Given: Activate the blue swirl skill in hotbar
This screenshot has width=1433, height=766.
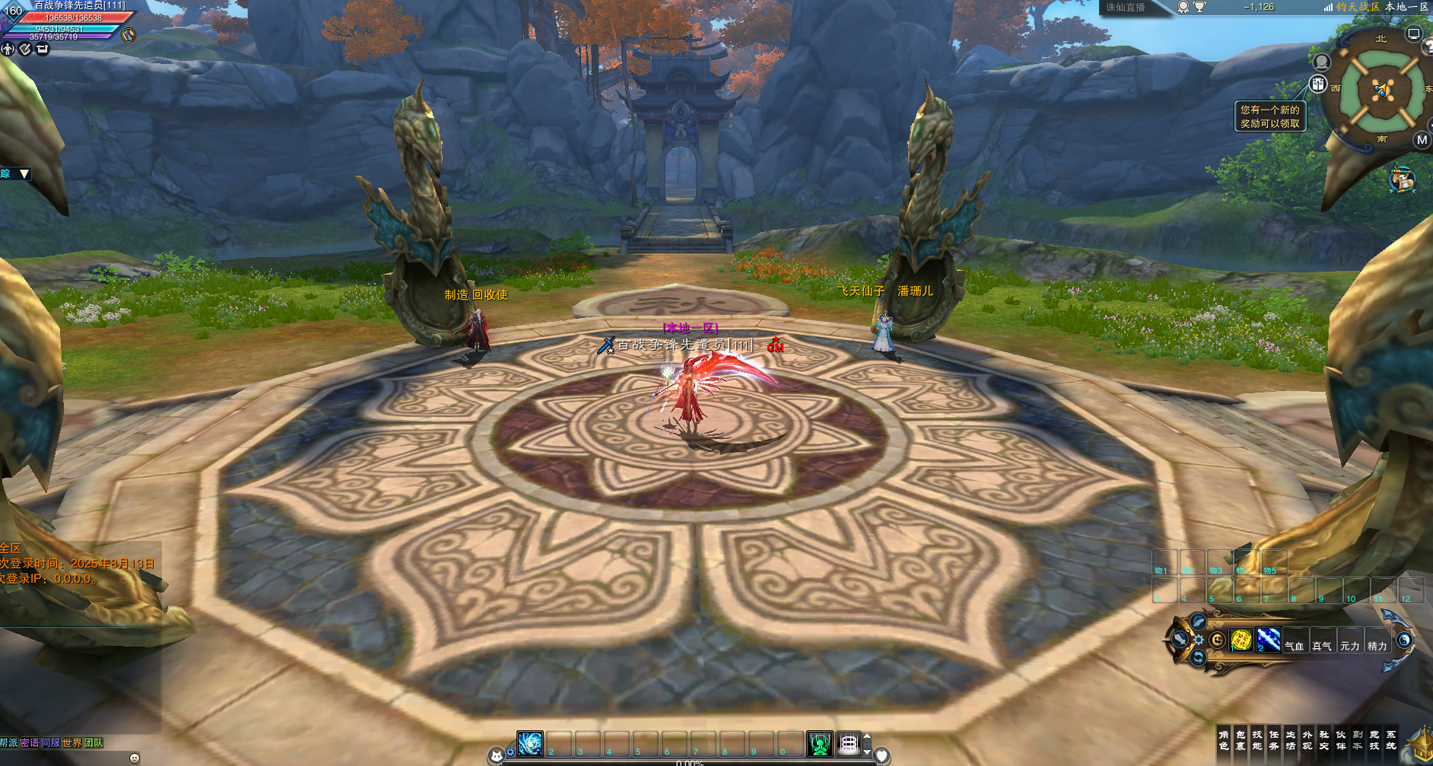Looking at the screenshot, I should coord(530,744).
